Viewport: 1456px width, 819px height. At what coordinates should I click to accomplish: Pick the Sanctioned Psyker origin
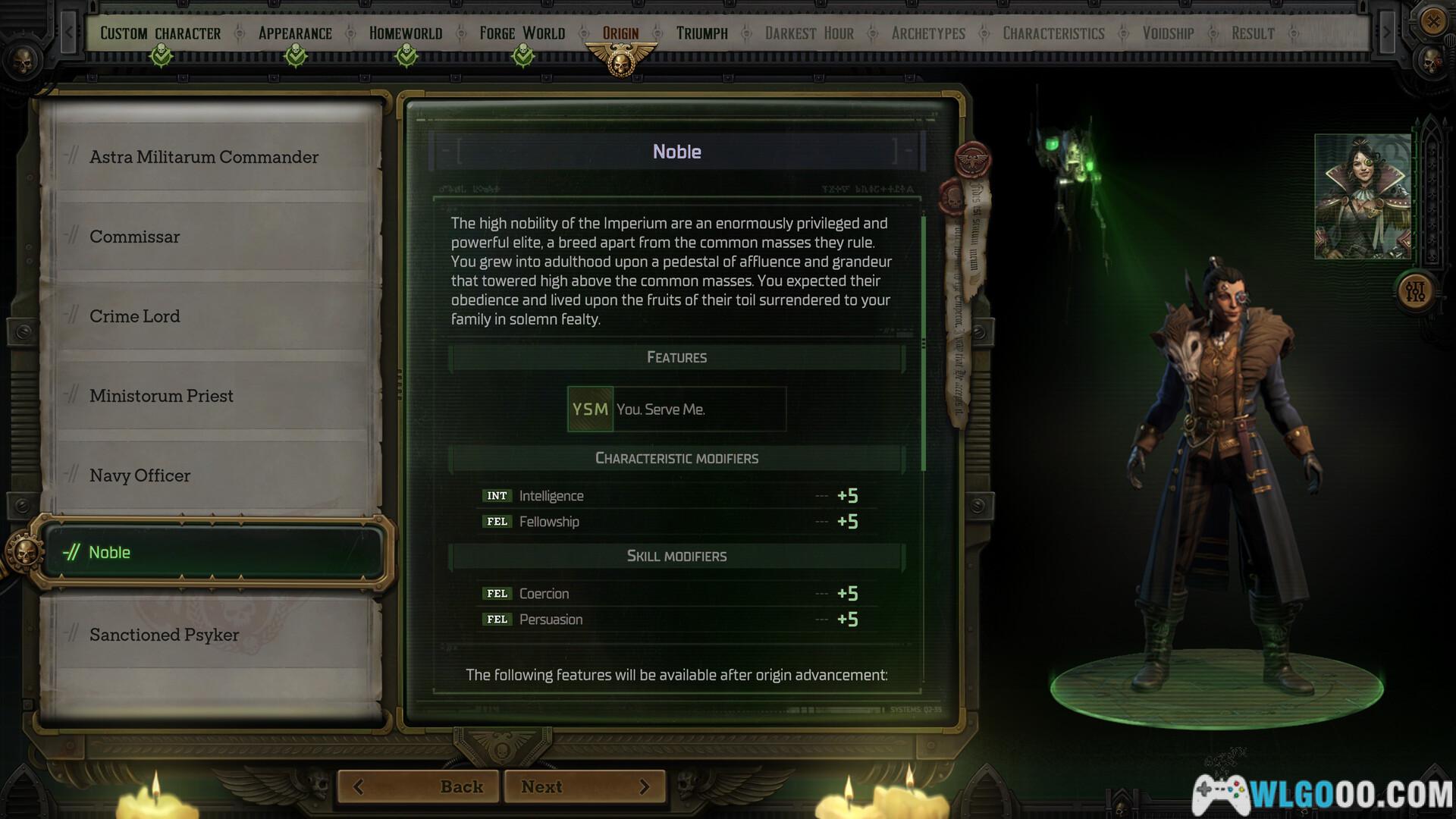point(165,635)
